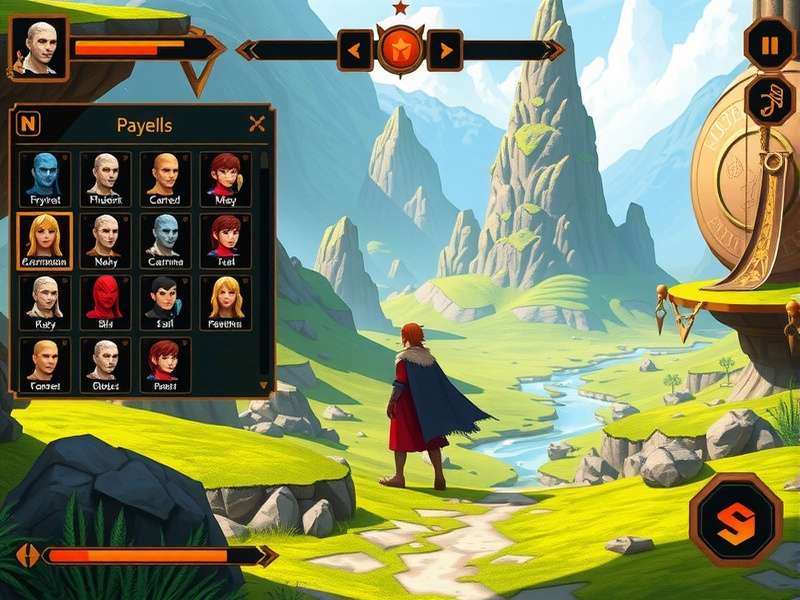Choose the black-haired Sail portrait
800x600 pixels.
[x=165, y=302]
